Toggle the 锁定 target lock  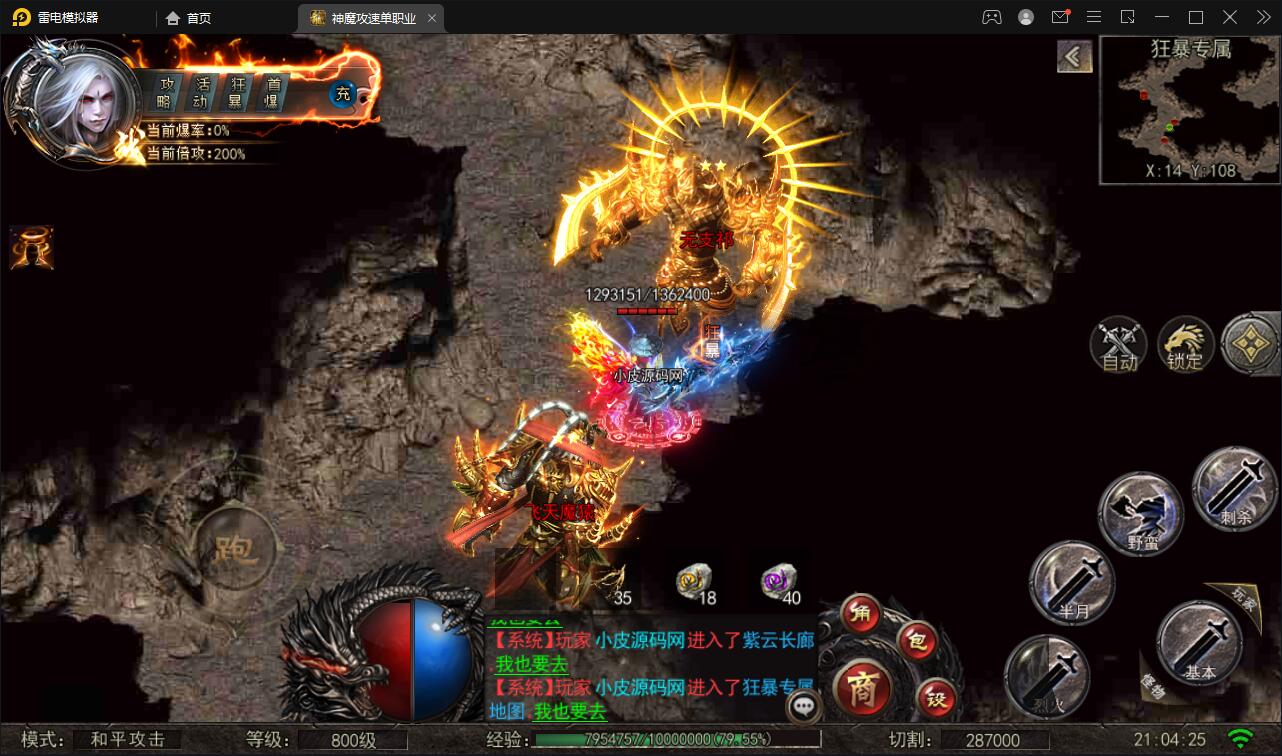pyautogui.click(x=1186, y=344)
